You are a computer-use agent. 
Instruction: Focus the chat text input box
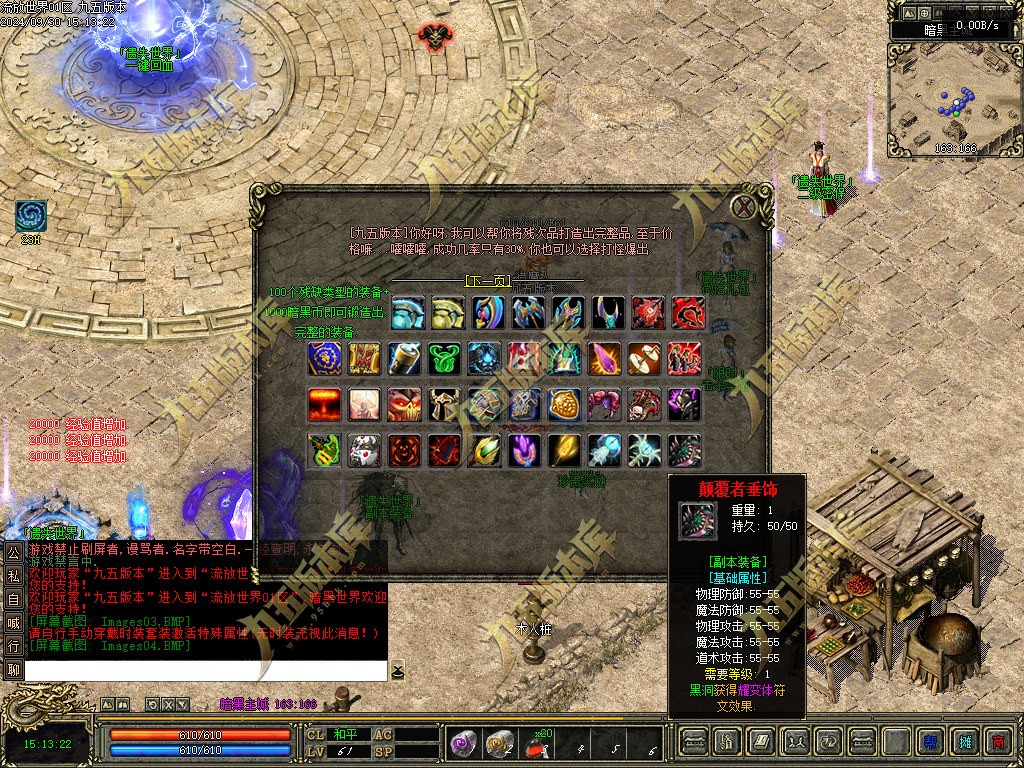(x=205, y=671)
